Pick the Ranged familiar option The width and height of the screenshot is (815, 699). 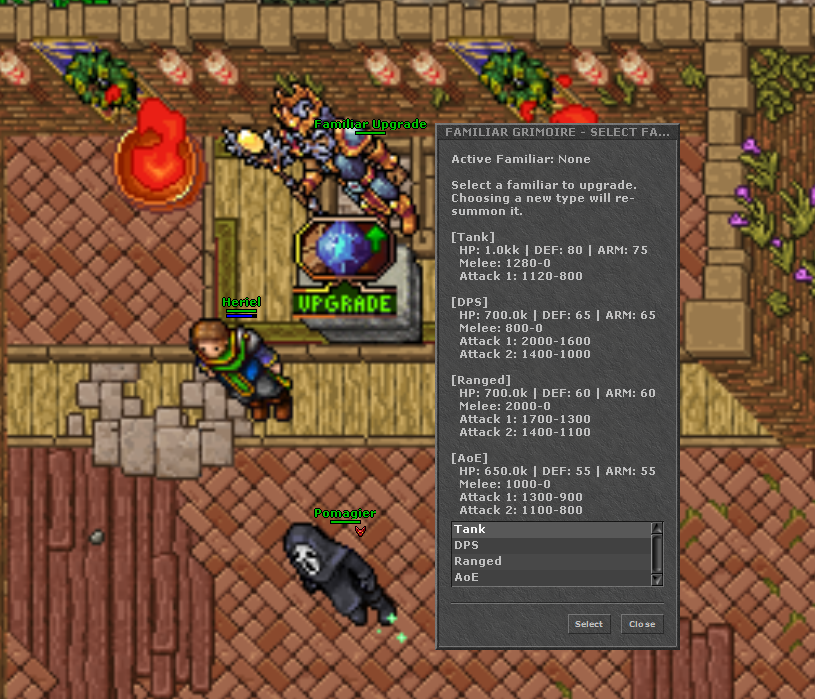tap(550, 561)
